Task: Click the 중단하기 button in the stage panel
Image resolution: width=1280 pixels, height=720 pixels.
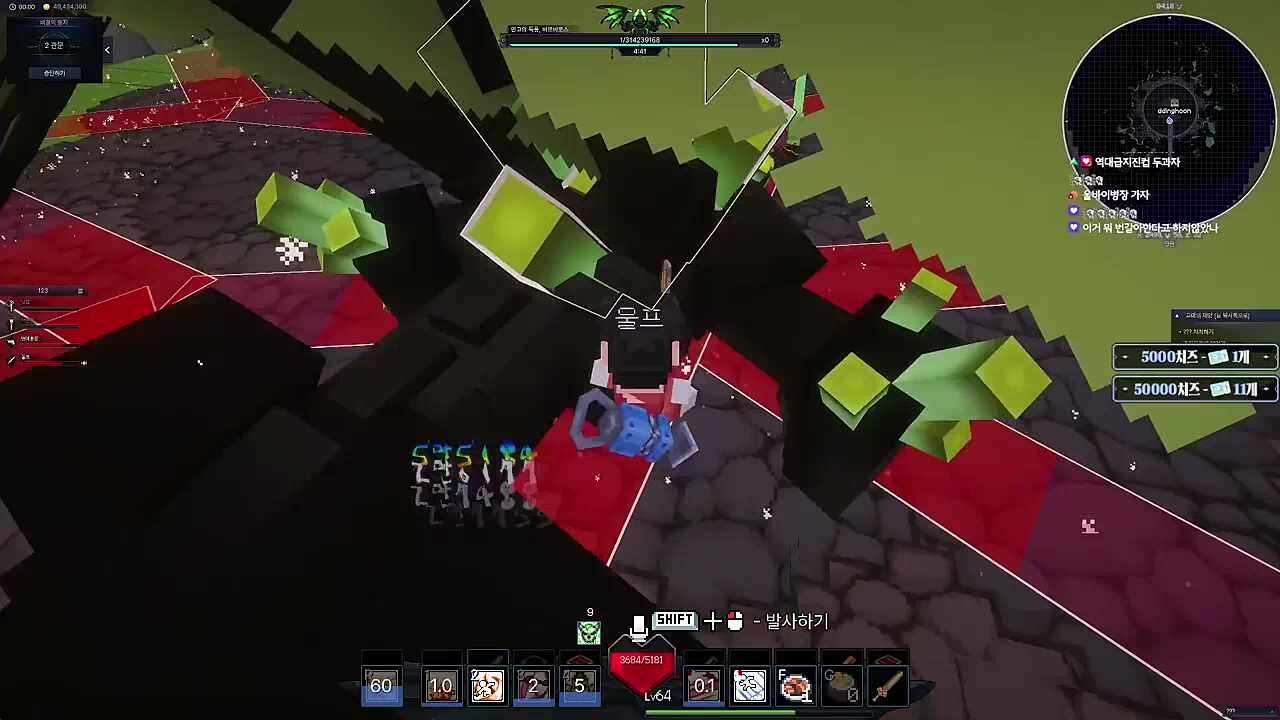Action: [x=54, y=73]
